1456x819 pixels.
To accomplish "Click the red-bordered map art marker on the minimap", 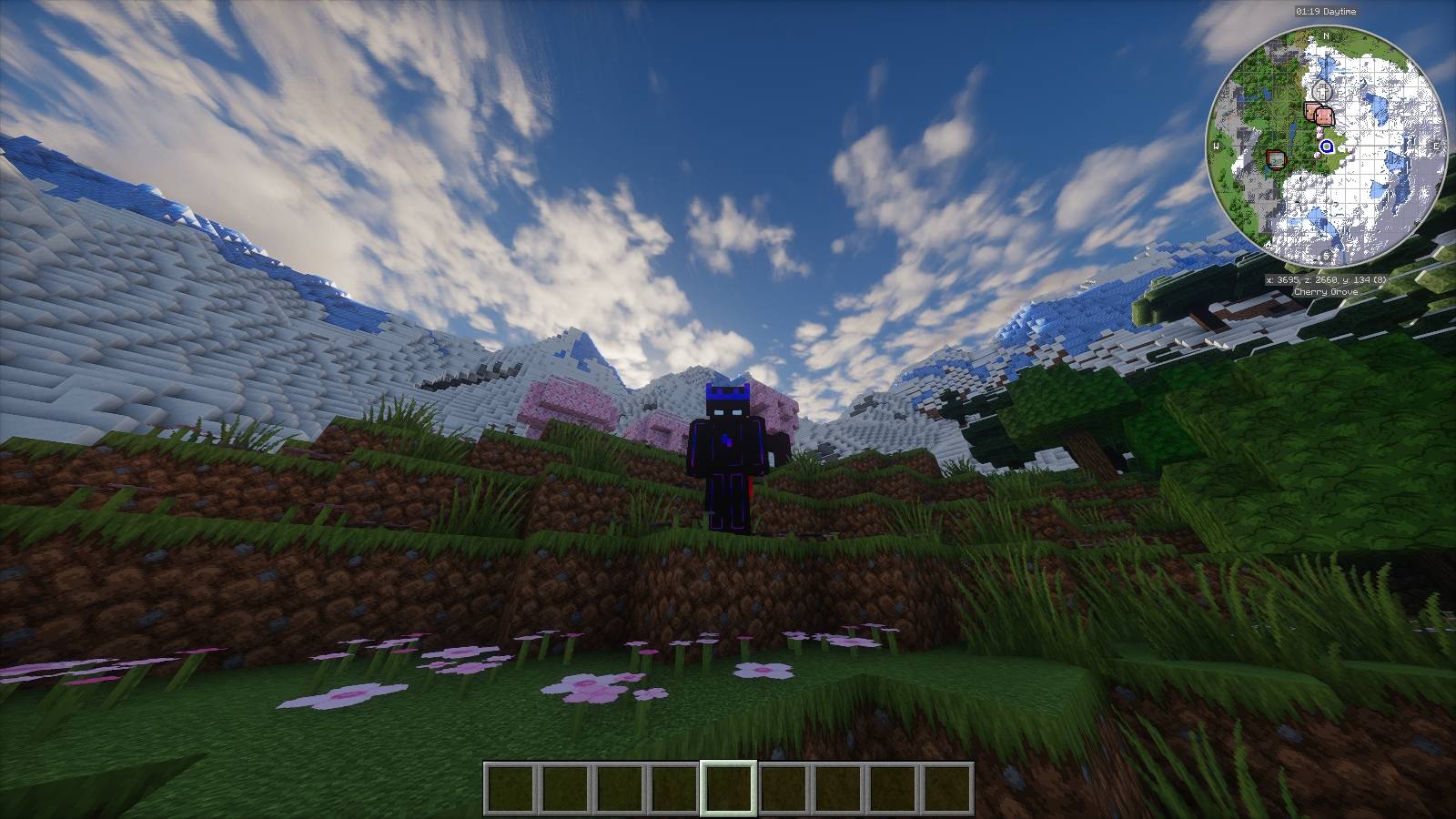I will 1276,160.
